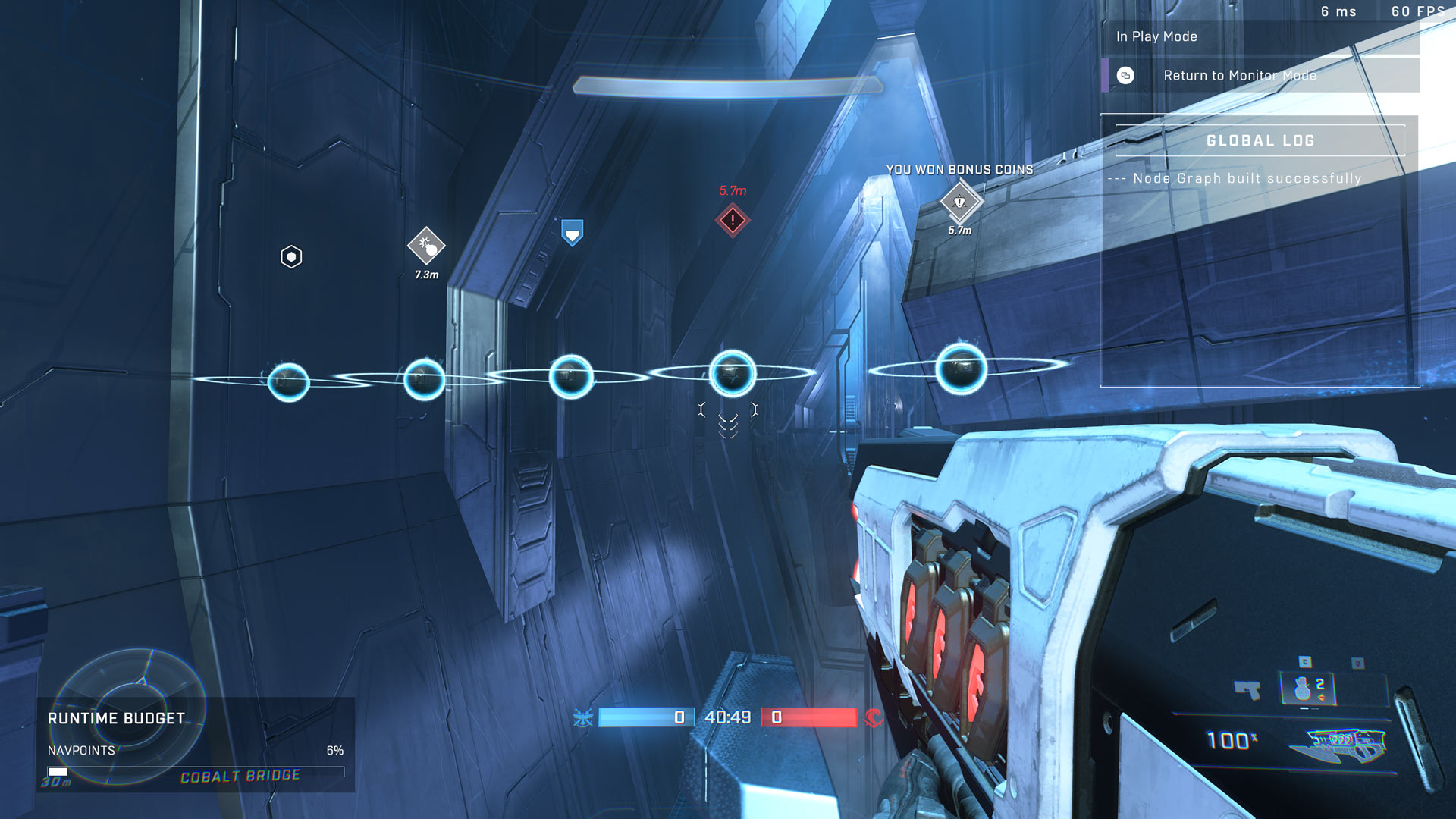The height and width of the screenshot is (819, 1456).
Task: Click the YOU WON BONUS COINS notification
Action: tap(959, 170)
